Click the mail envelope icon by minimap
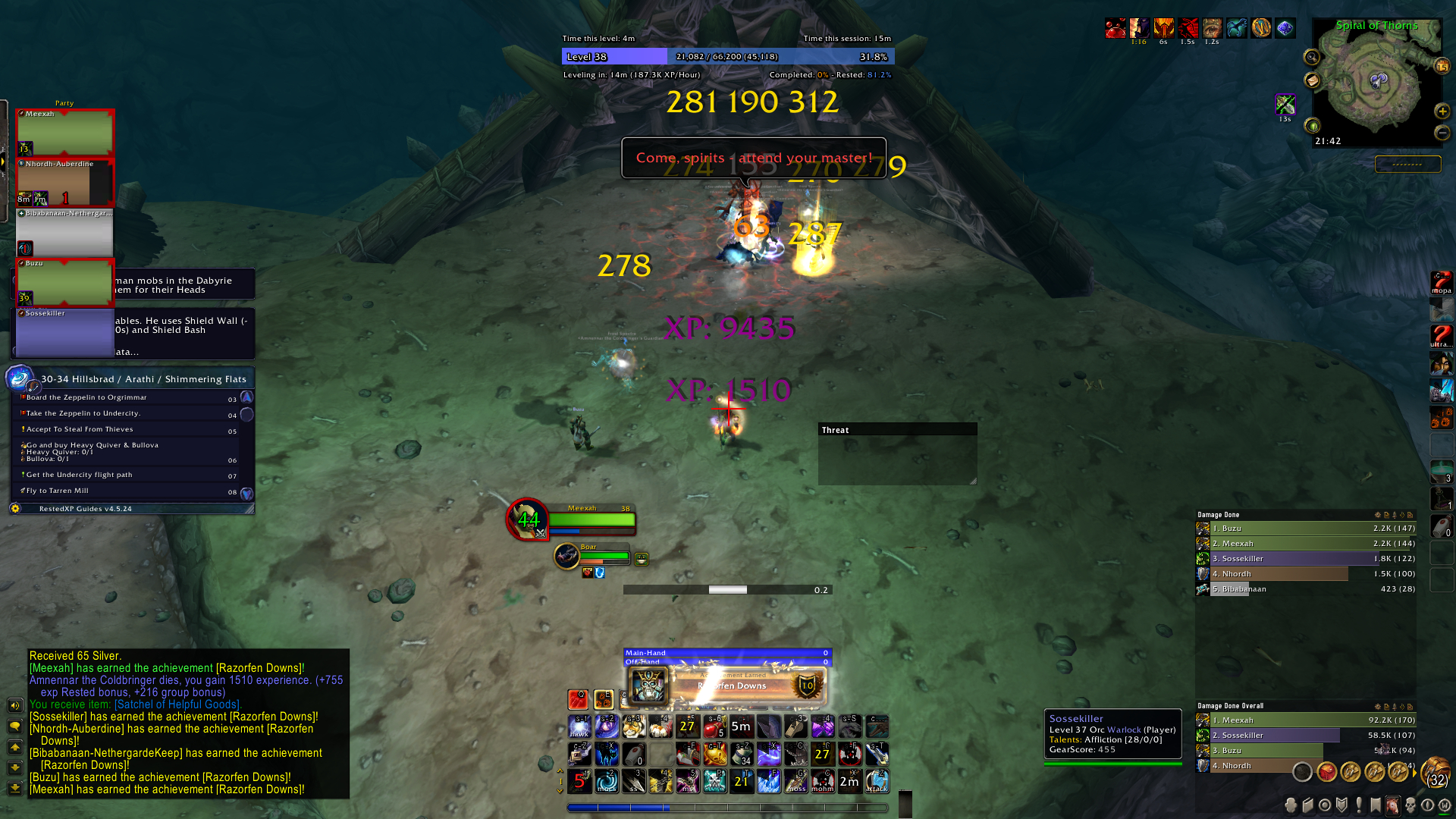The width and height of the screenshot is (1456, 819). (1312, 80)
